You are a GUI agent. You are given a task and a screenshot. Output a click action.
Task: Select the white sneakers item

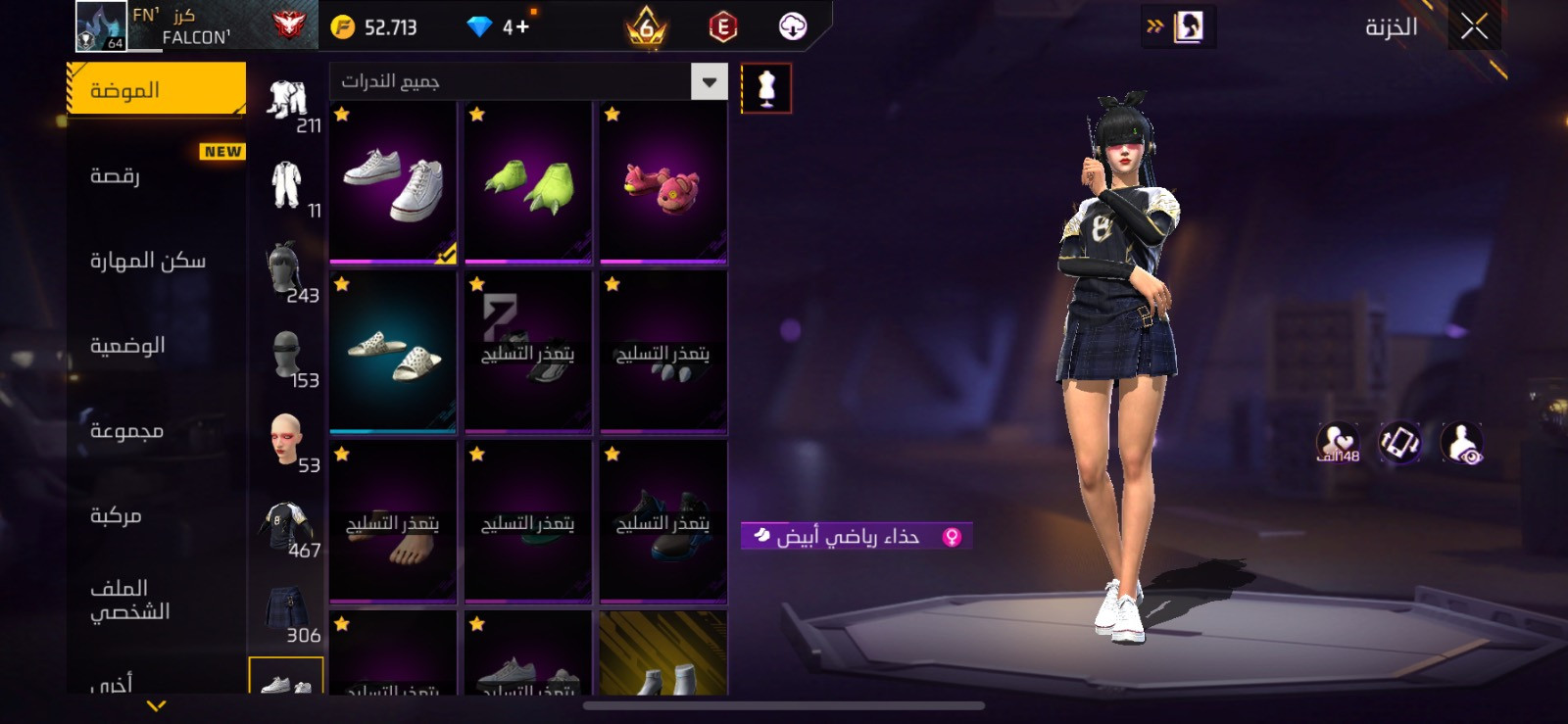tap(393, 182)
